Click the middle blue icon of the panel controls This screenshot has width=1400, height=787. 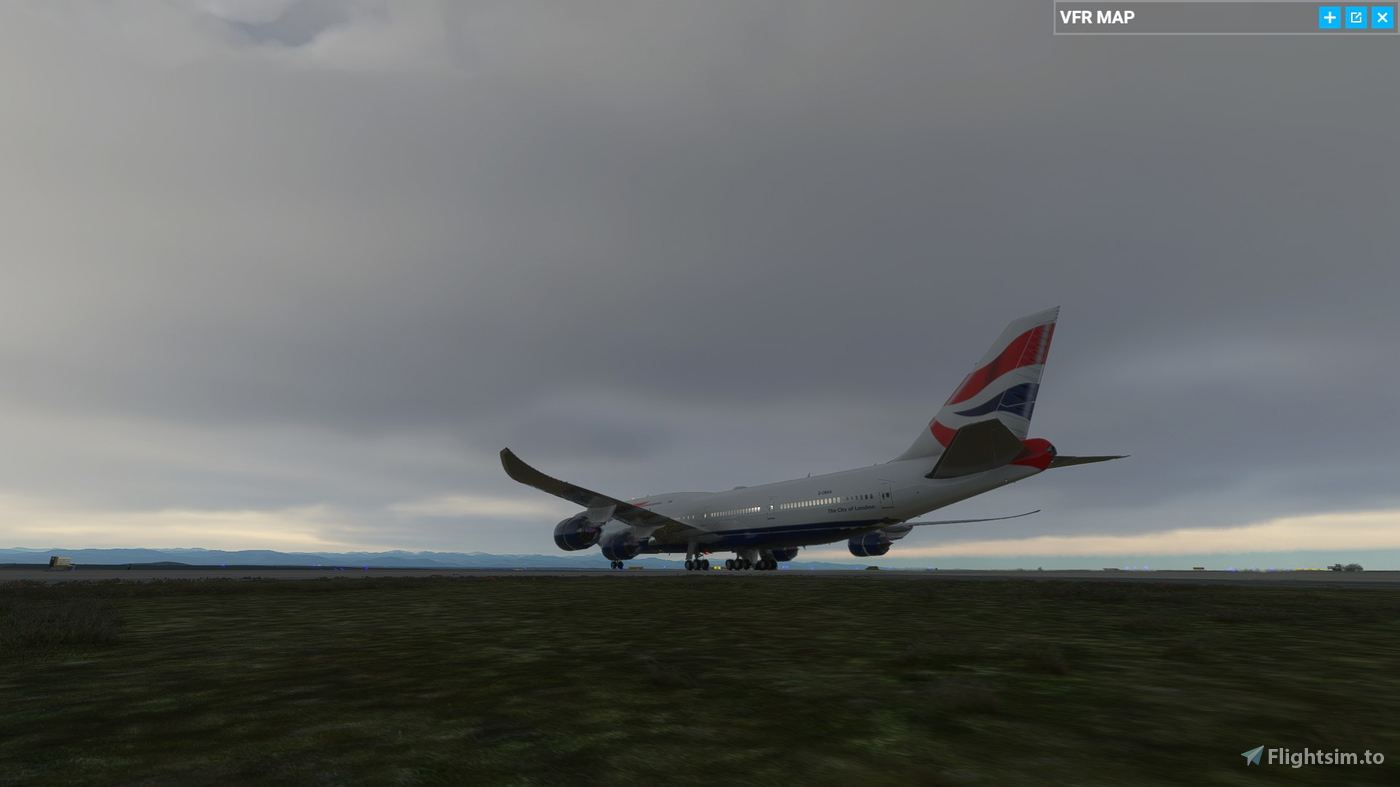tap(1355, 17)
